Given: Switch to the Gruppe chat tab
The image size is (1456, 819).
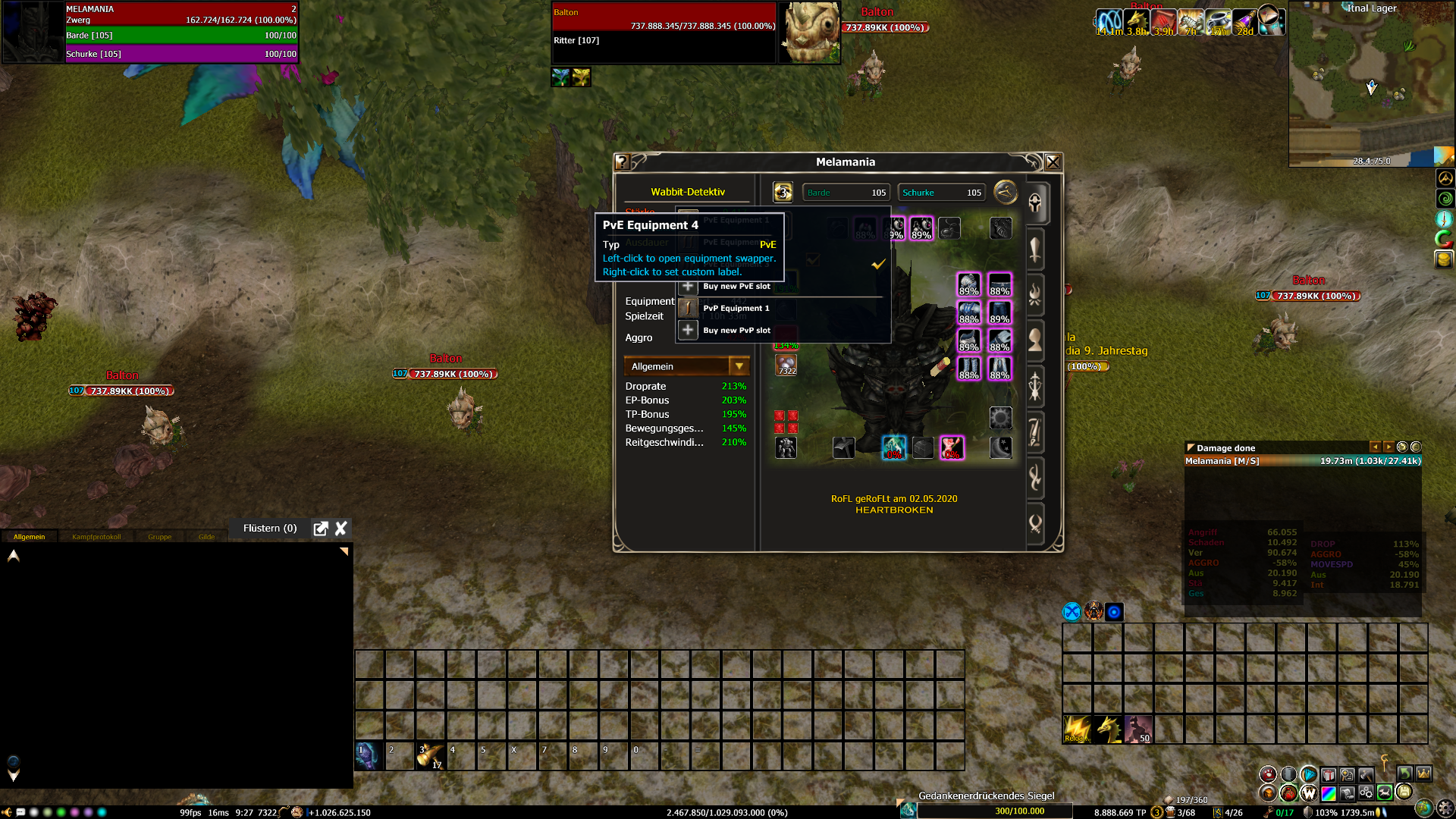Looking at the screenshot, I should click(x=159, y=537).
